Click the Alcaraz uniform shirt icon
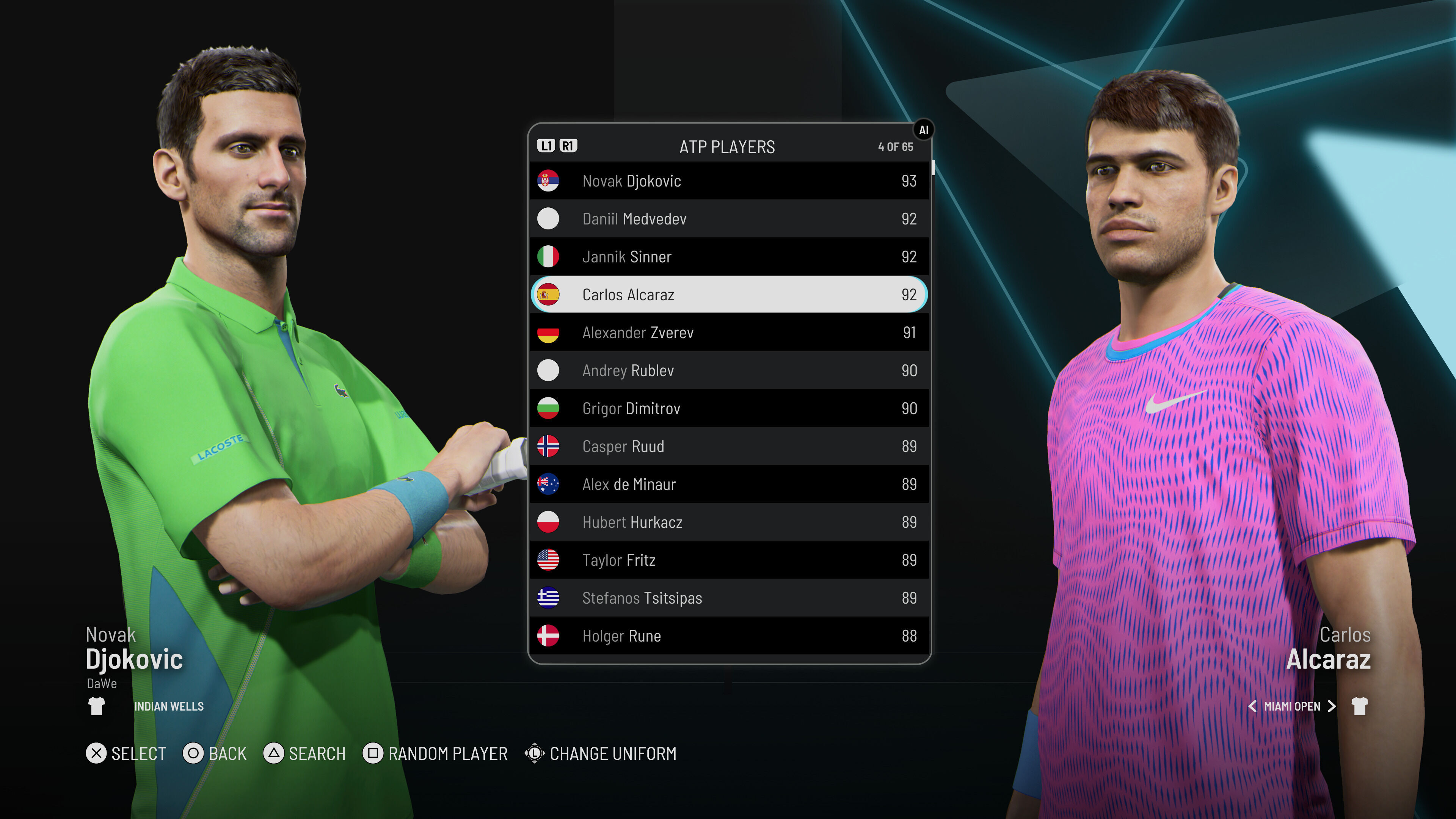Viewport: 1456px width, 819px height. click(1359, 706)
